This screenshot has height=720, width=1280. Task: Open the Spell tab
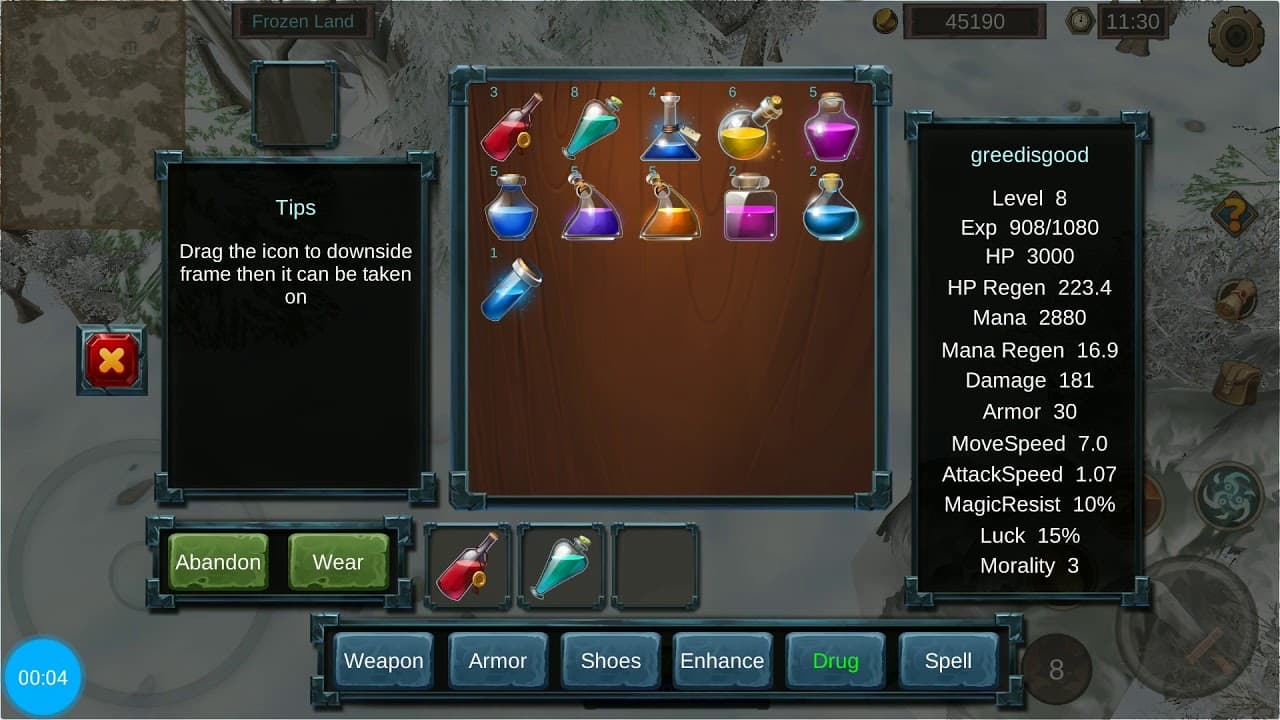pos(948,661)
